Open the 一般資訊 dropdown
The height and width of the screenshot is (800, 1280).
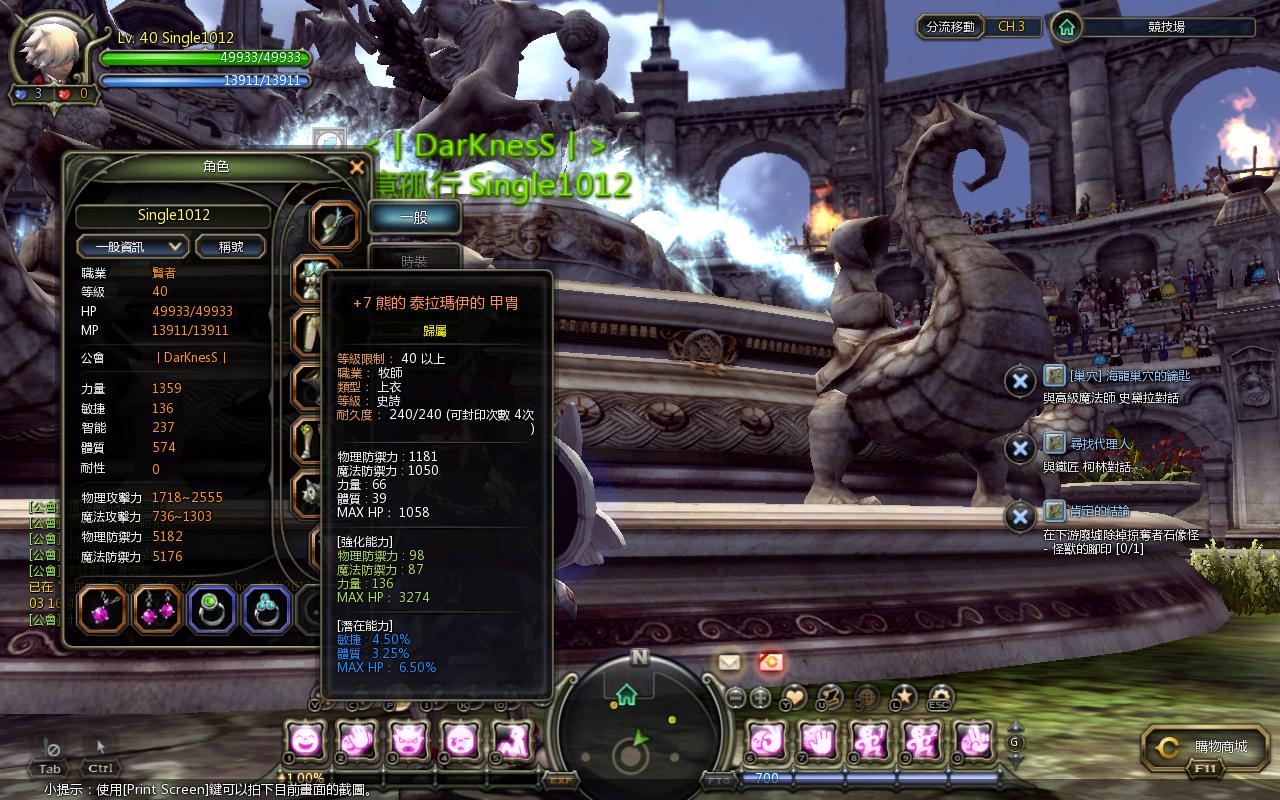(x=133, y=246)
